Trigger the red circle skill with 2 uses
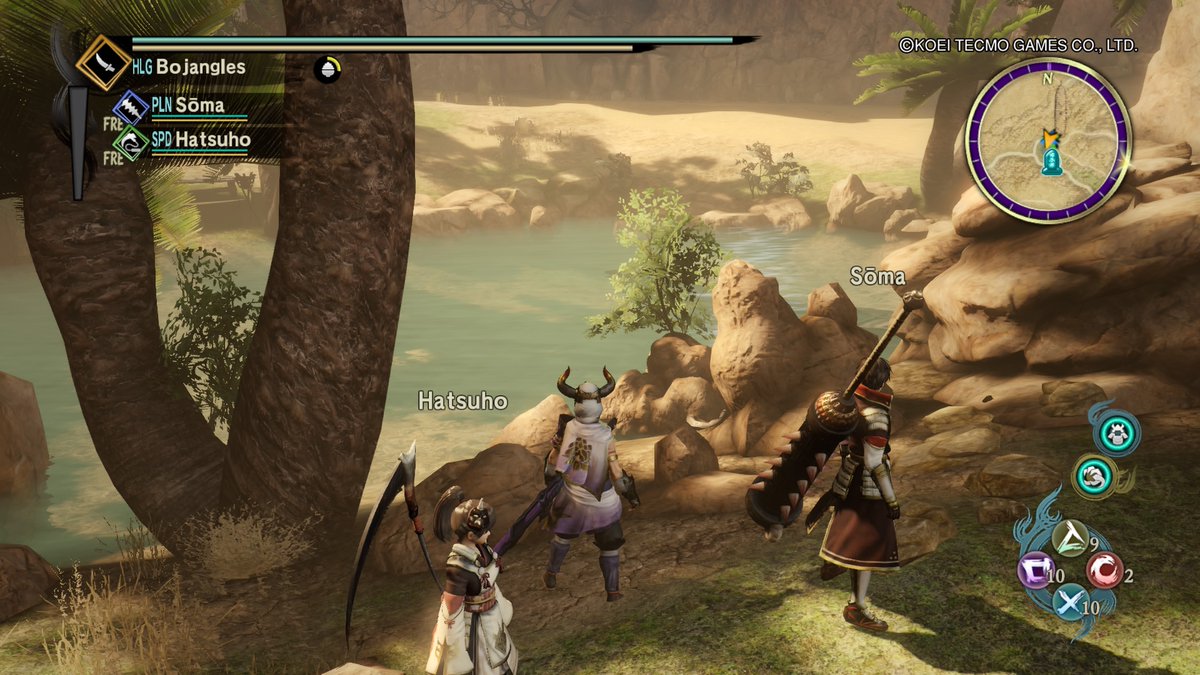Viewport: 1200px width, 675px height. click(1104, 570)
